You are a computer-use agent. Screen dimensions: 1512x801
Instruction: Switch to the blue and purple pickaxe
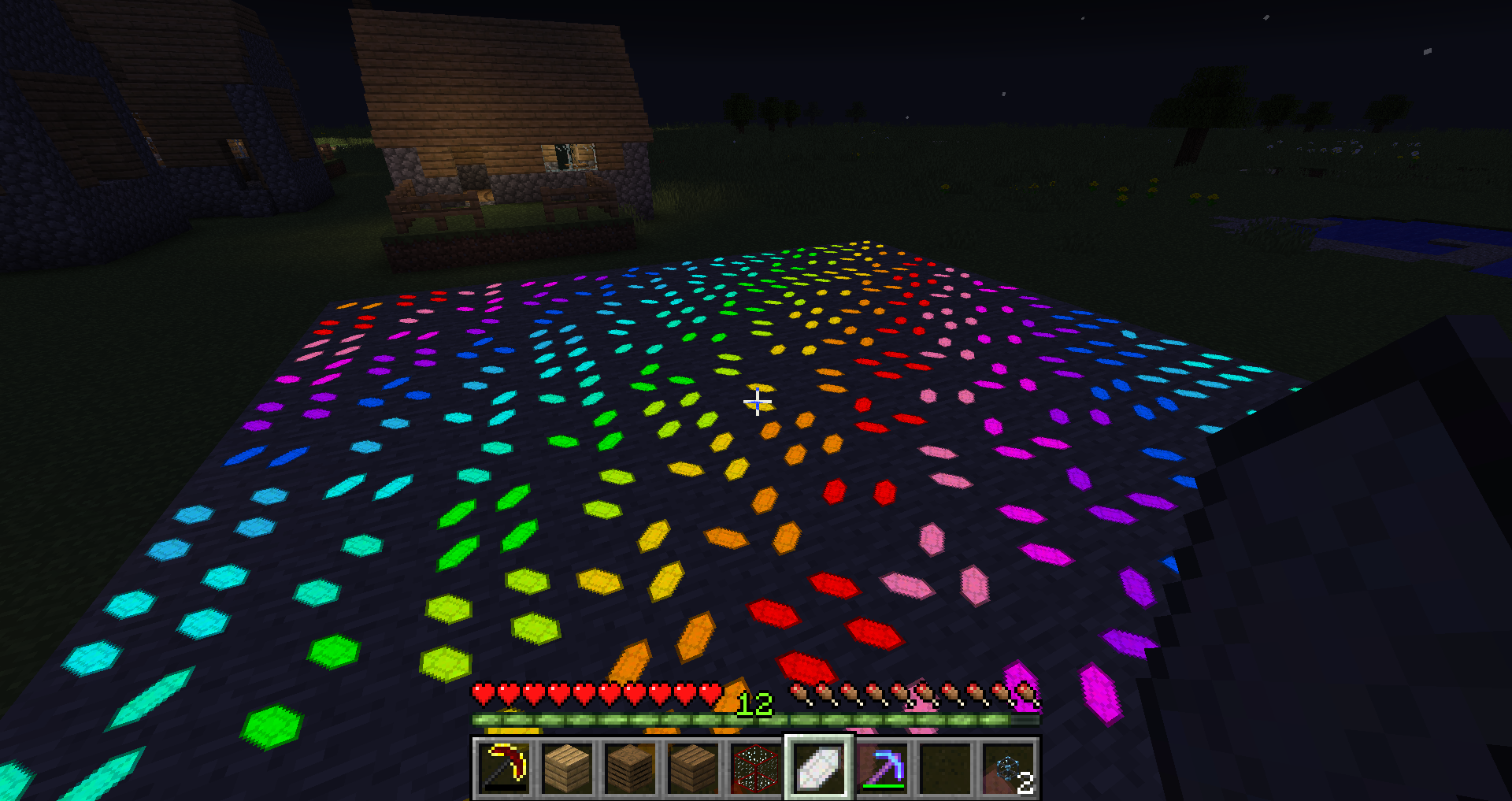[x=882, y=767]
